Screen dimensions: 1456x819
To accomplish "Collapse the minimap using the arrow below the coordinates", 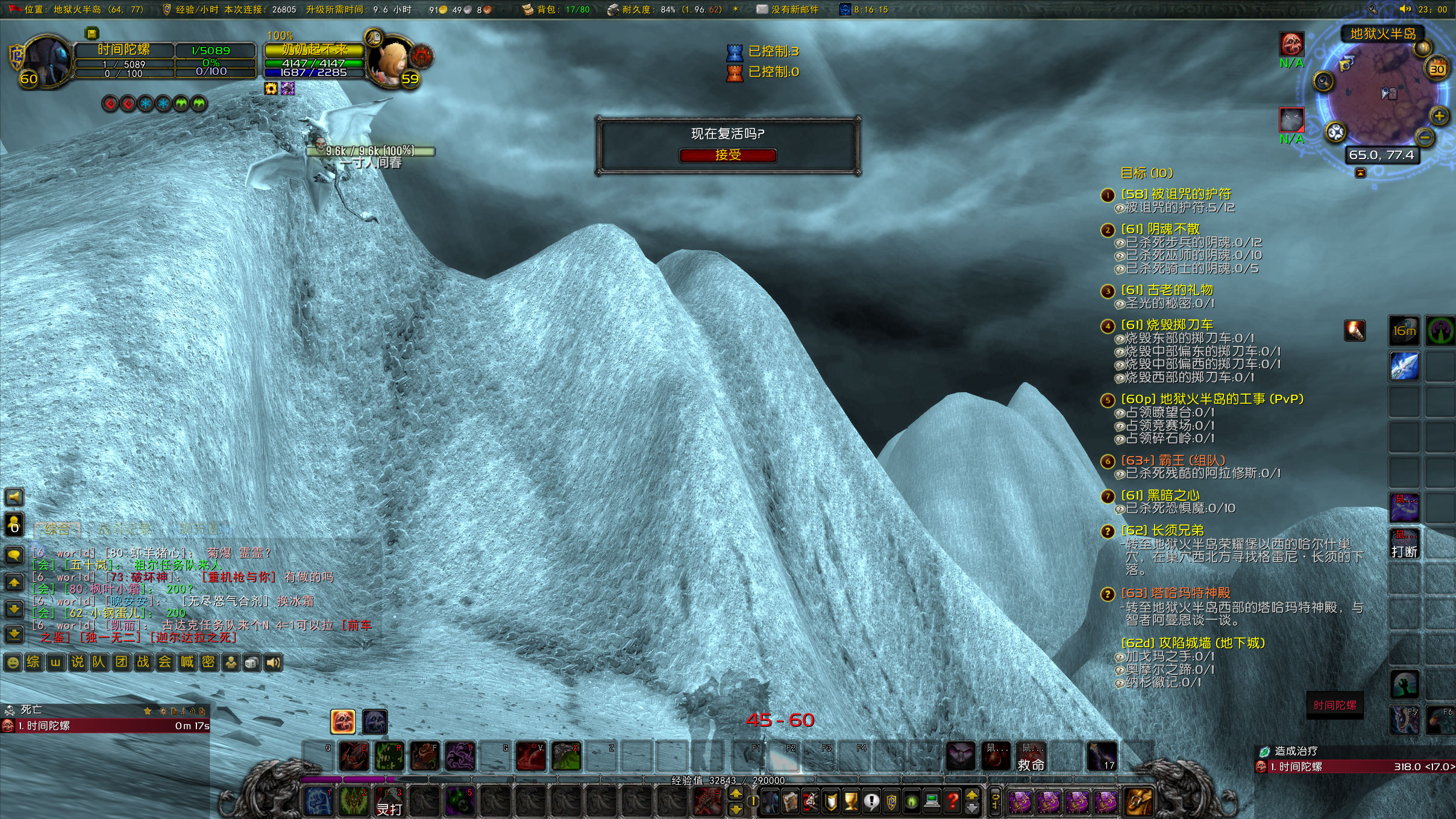I will pos(1361,172).
